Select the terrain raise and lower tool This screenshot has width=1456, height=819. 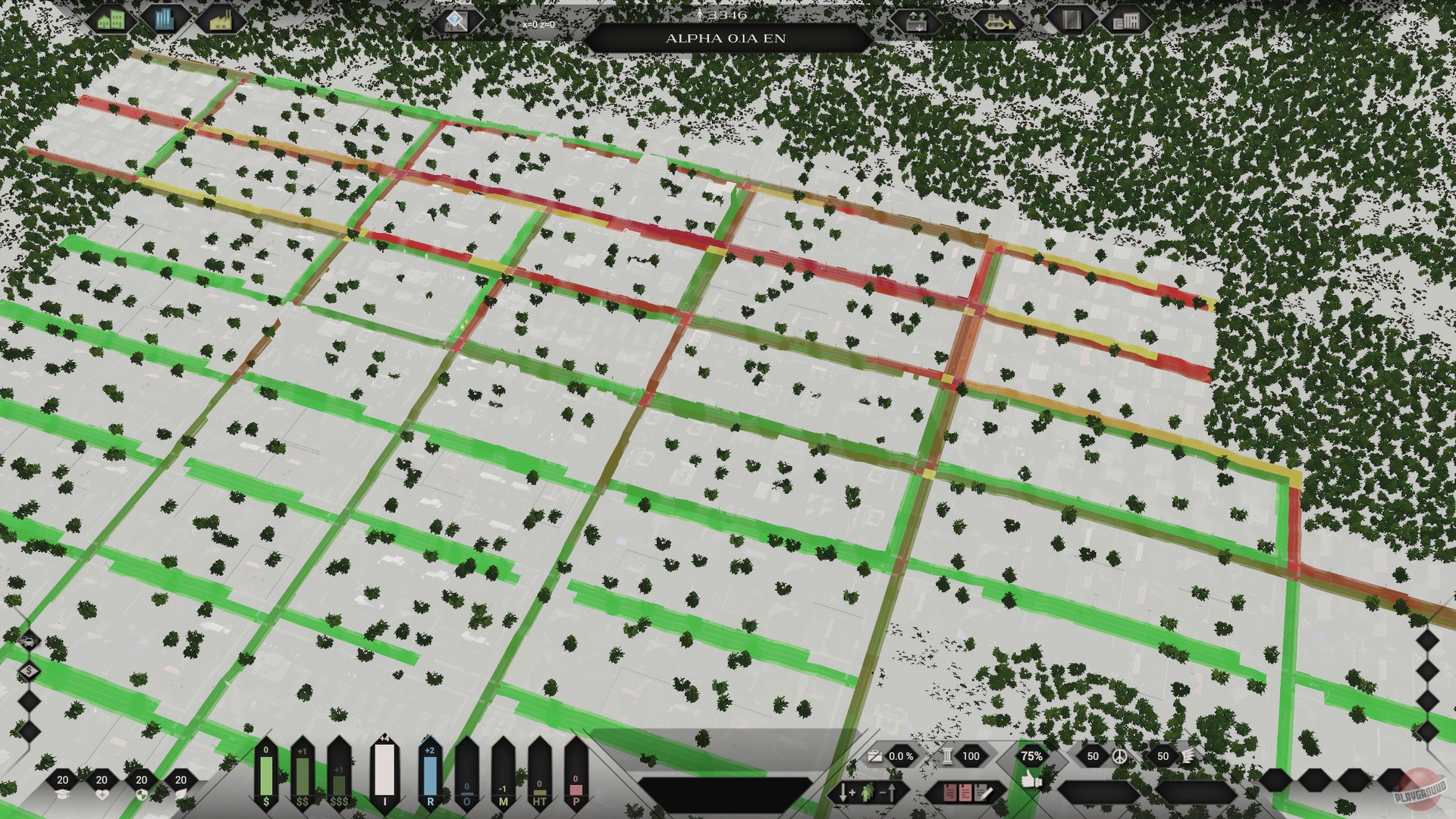(x=916, y=21)
